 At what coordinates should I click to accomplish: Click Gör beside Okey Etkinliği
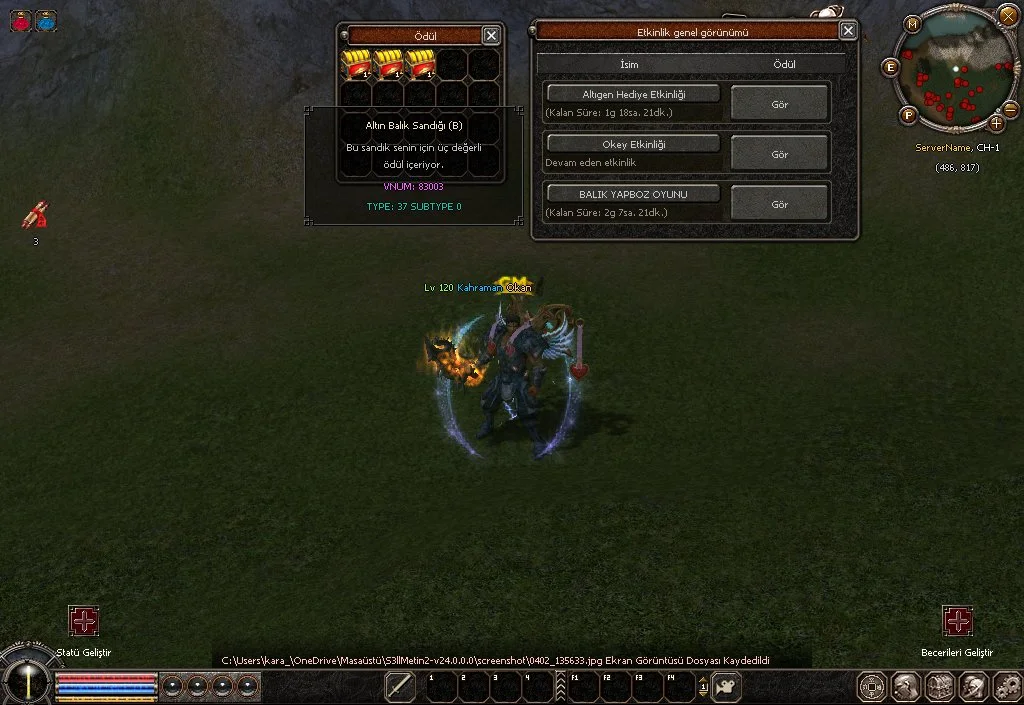pyautogui.click(x=780, y=154)
